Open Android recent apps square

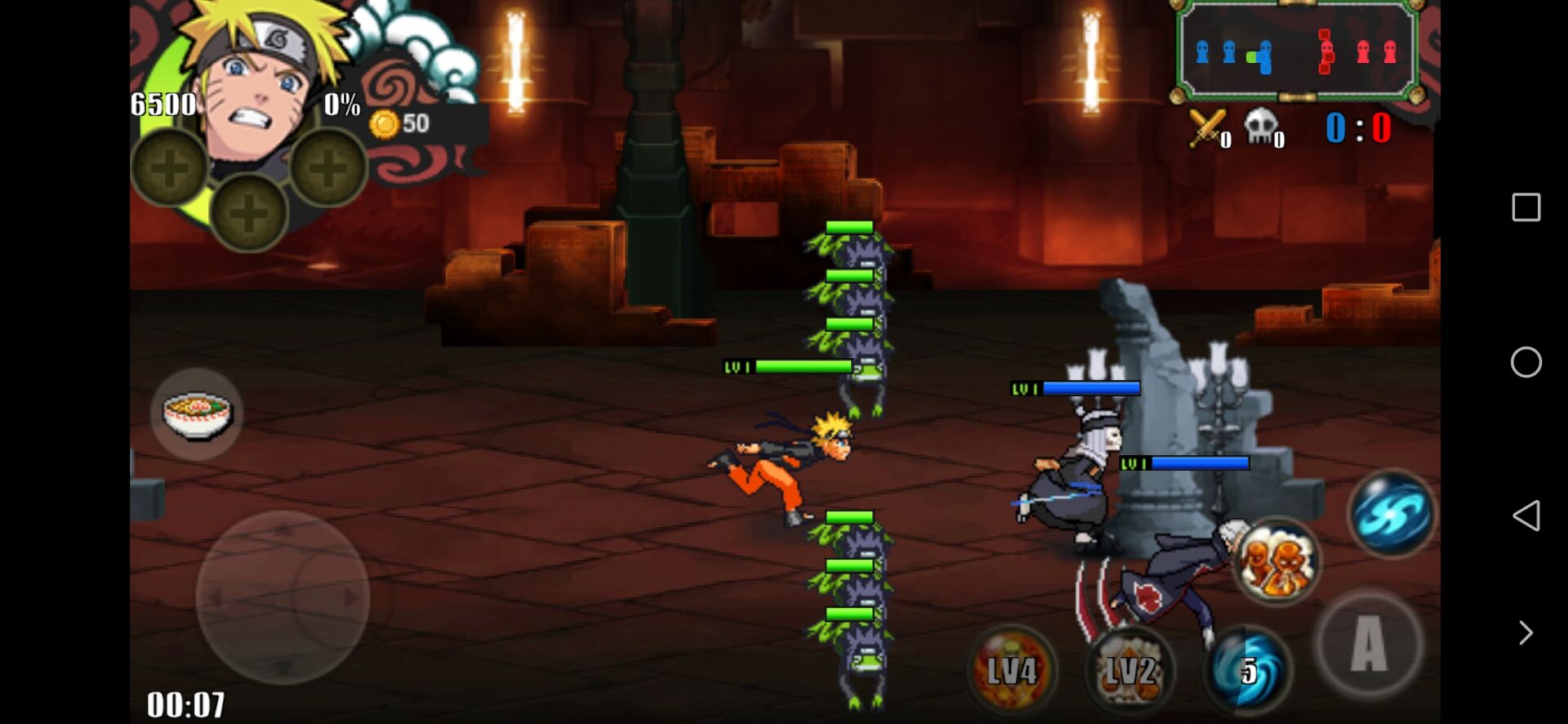[1526, 208]
